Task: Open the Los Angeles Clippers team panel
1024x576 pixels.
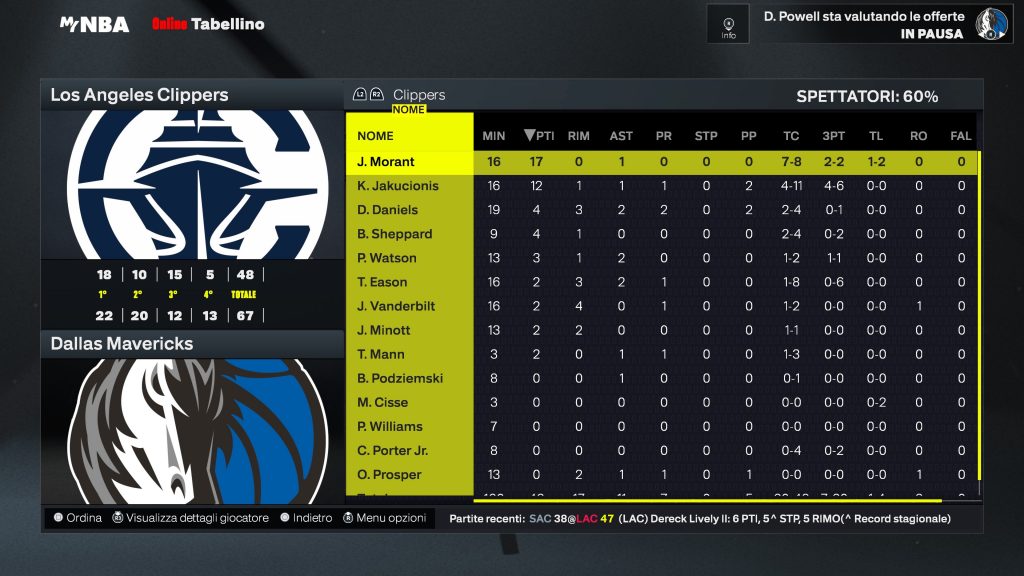Action: coord(140,95)
